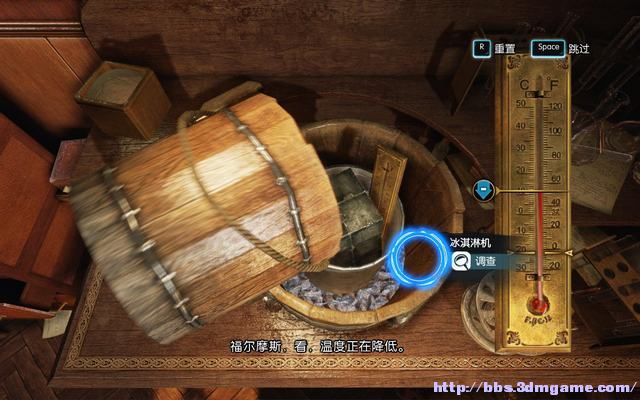Image resolution: width=640 pixels, height=400 pixels.
Task: Click the blue marker beside the thermometer
Action: 483,189
